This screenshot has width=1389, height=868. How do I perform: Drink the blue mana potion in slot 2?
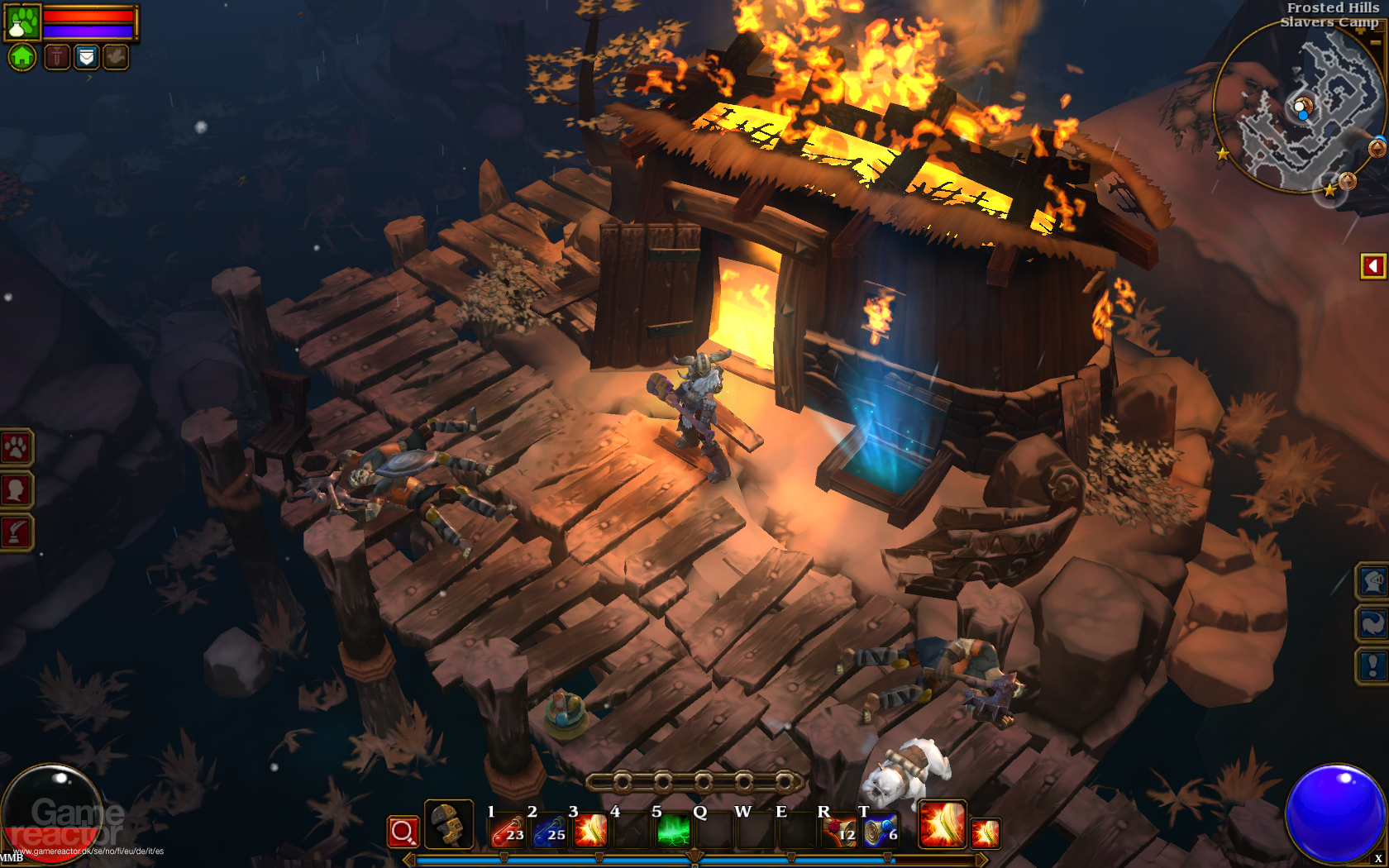pyautogui.click(x=550, y=832)
